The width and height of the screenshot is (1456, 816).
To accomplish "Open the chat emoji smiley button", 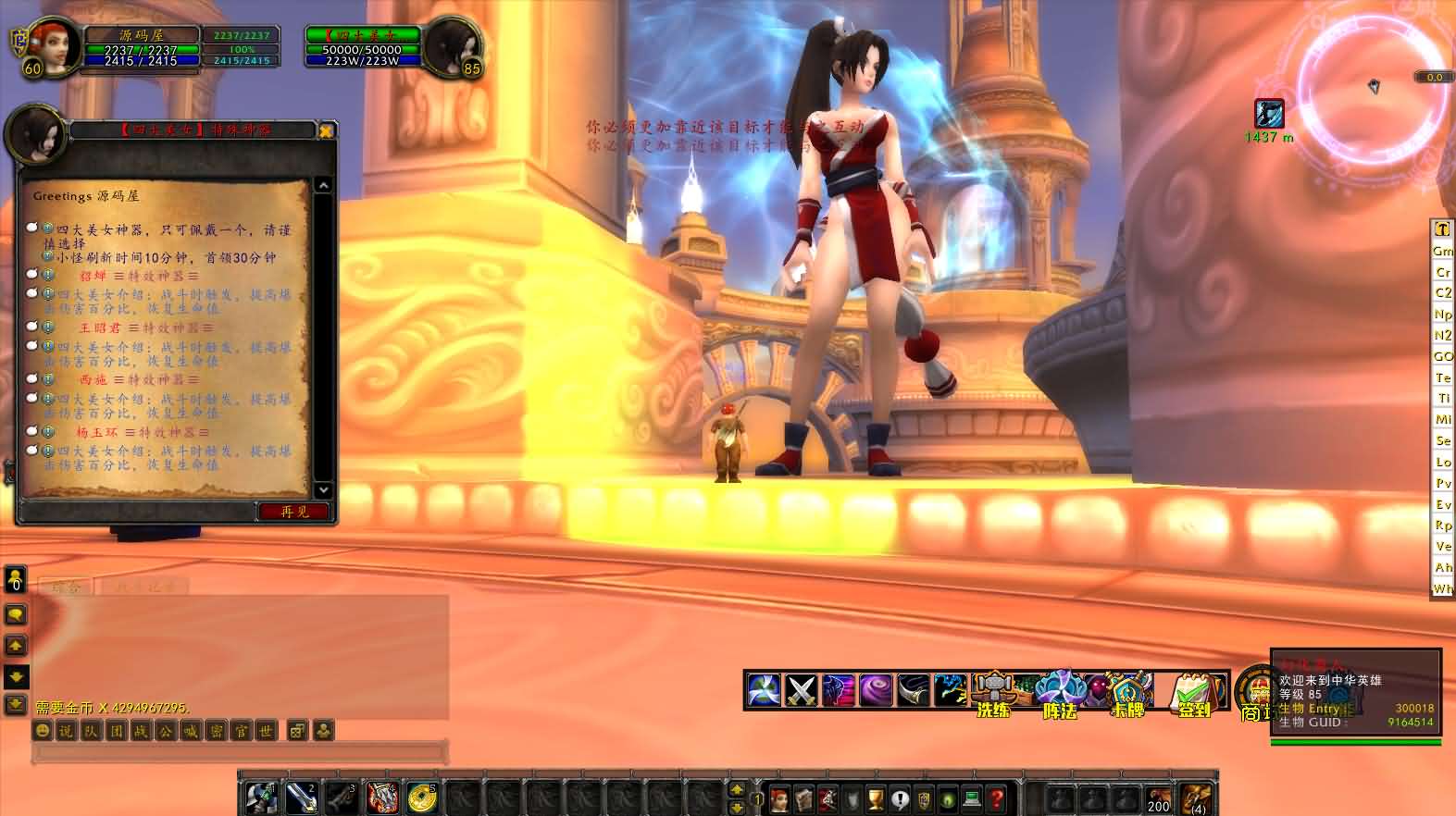I will [42, 731].
